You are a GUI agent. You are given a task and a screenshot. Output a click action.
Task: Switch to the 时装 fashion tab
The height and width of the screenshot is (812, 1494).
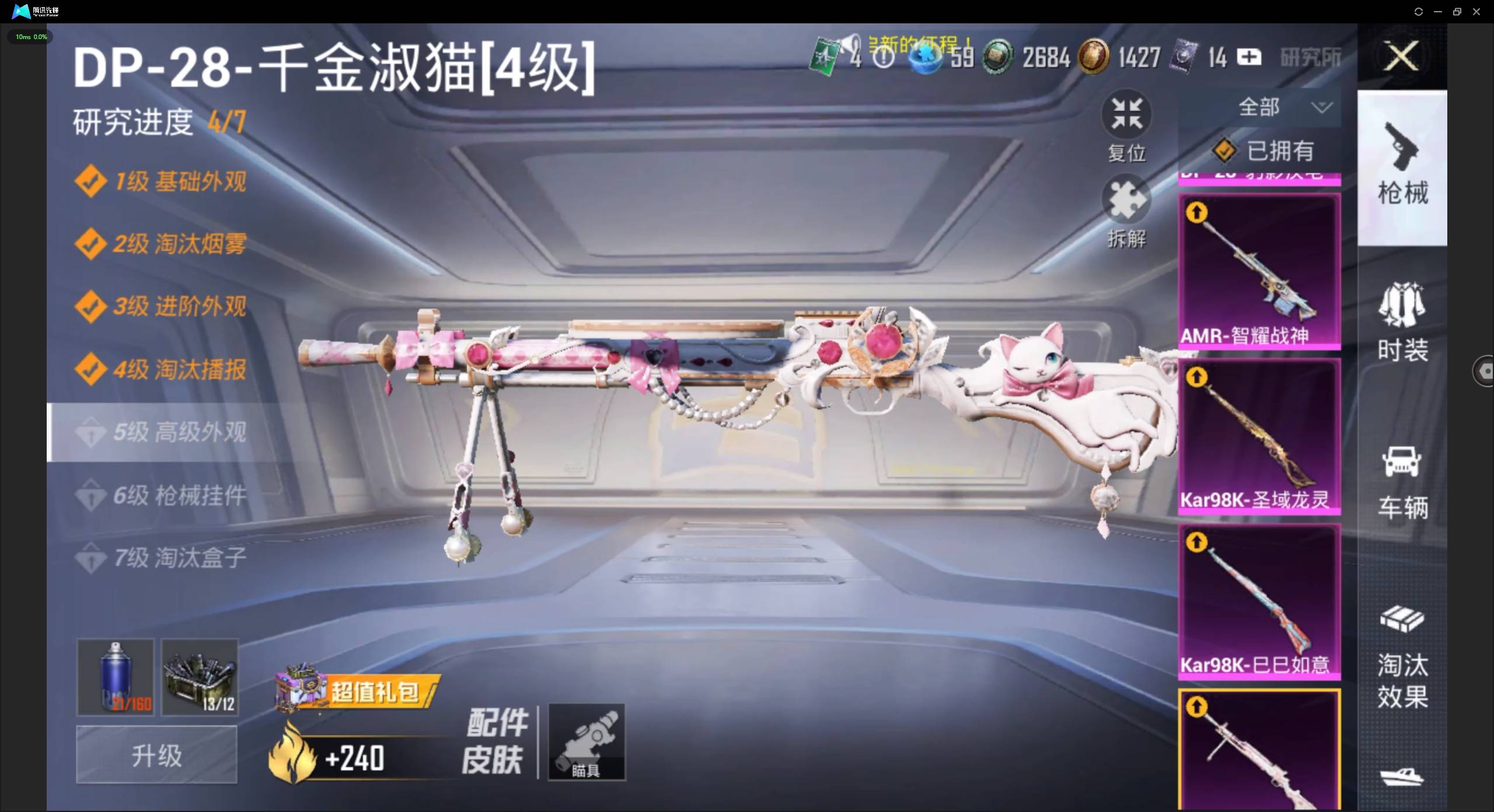1404,324
